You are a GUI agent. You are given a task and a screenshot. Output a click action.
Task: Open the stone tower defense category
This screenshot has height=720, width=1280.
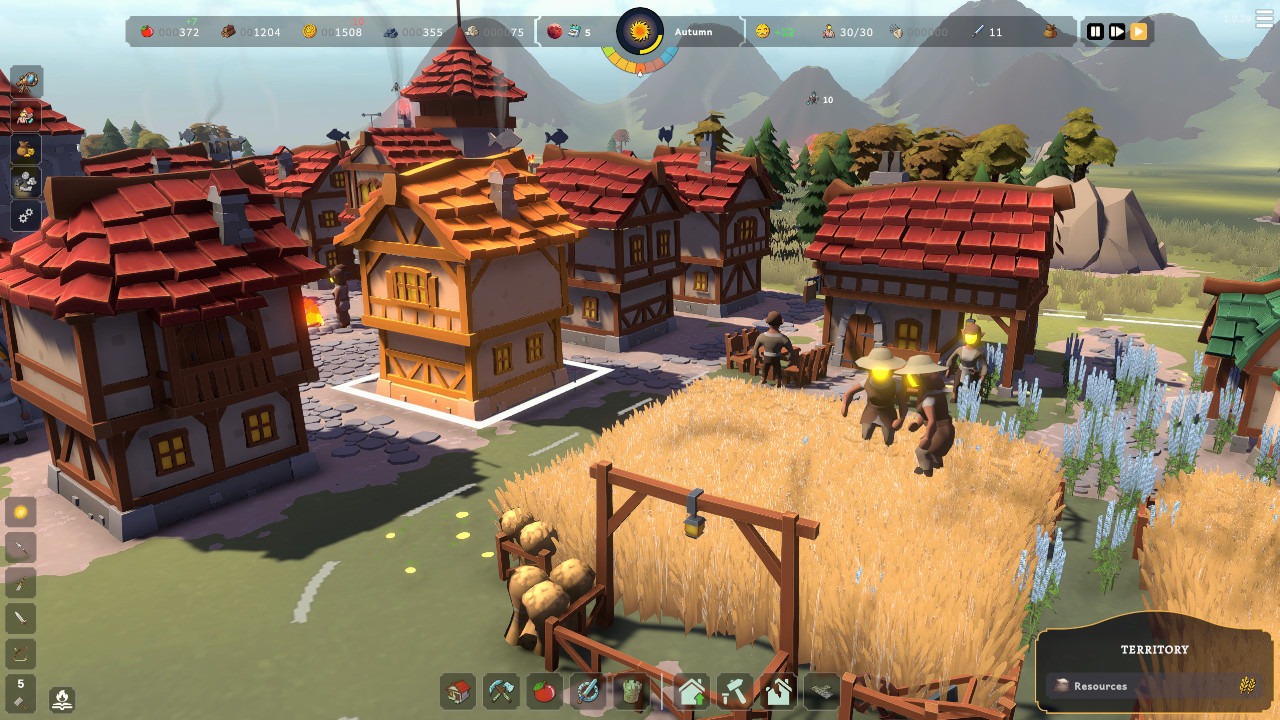tap(631, 691)
